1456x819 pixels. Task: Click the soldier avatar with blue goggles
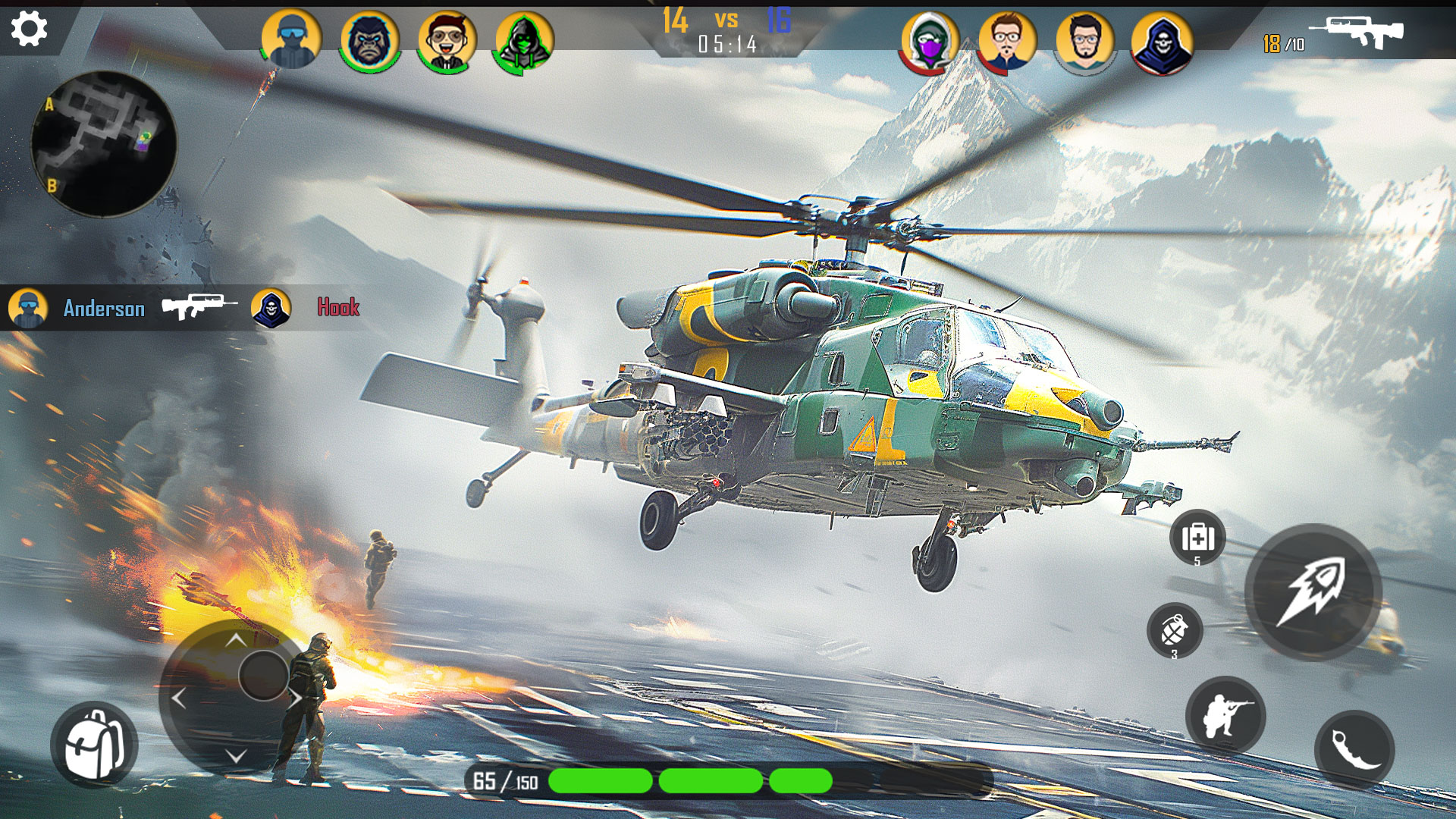[291, 40]
